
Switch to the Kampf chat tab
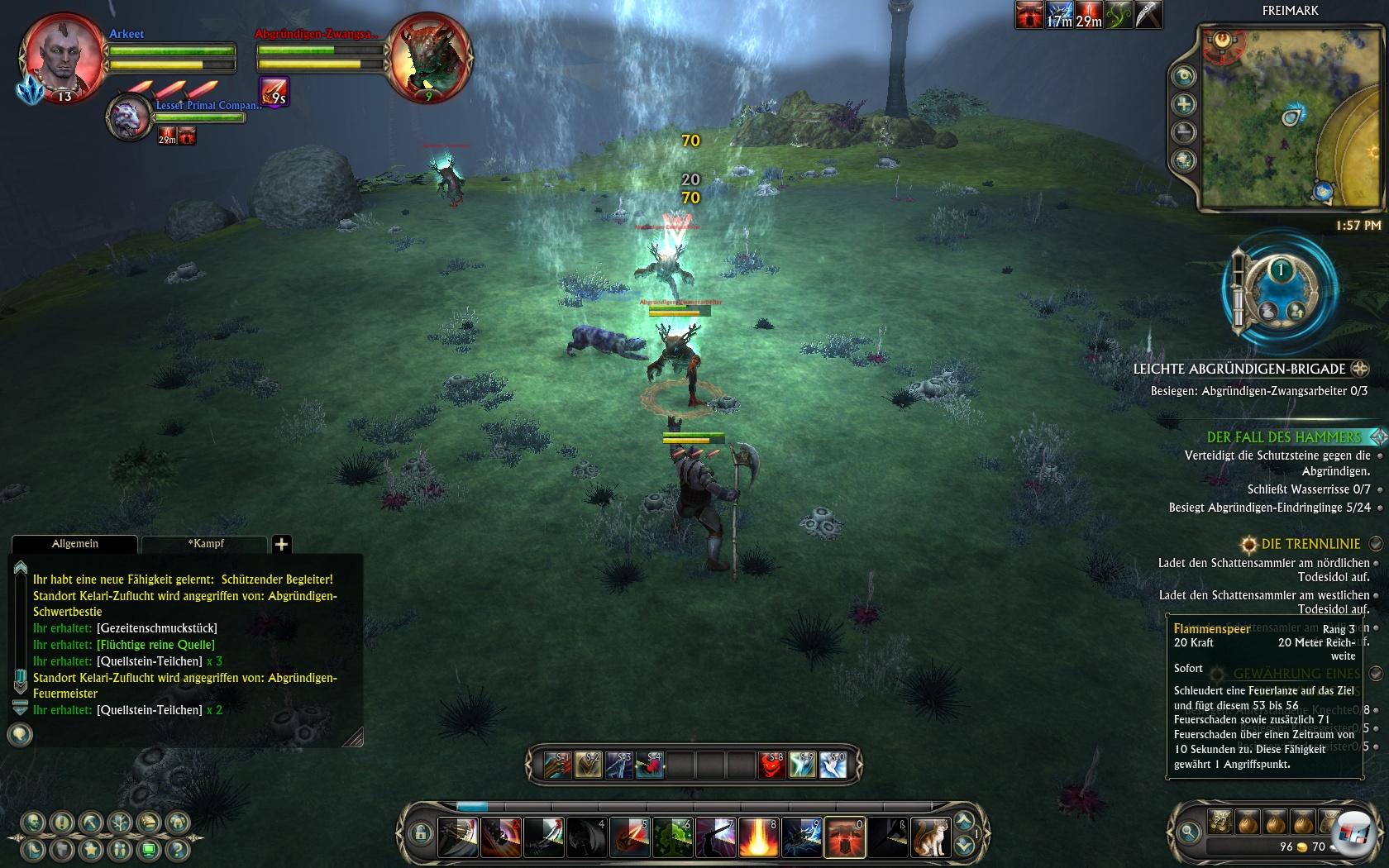tap(206, 544)
